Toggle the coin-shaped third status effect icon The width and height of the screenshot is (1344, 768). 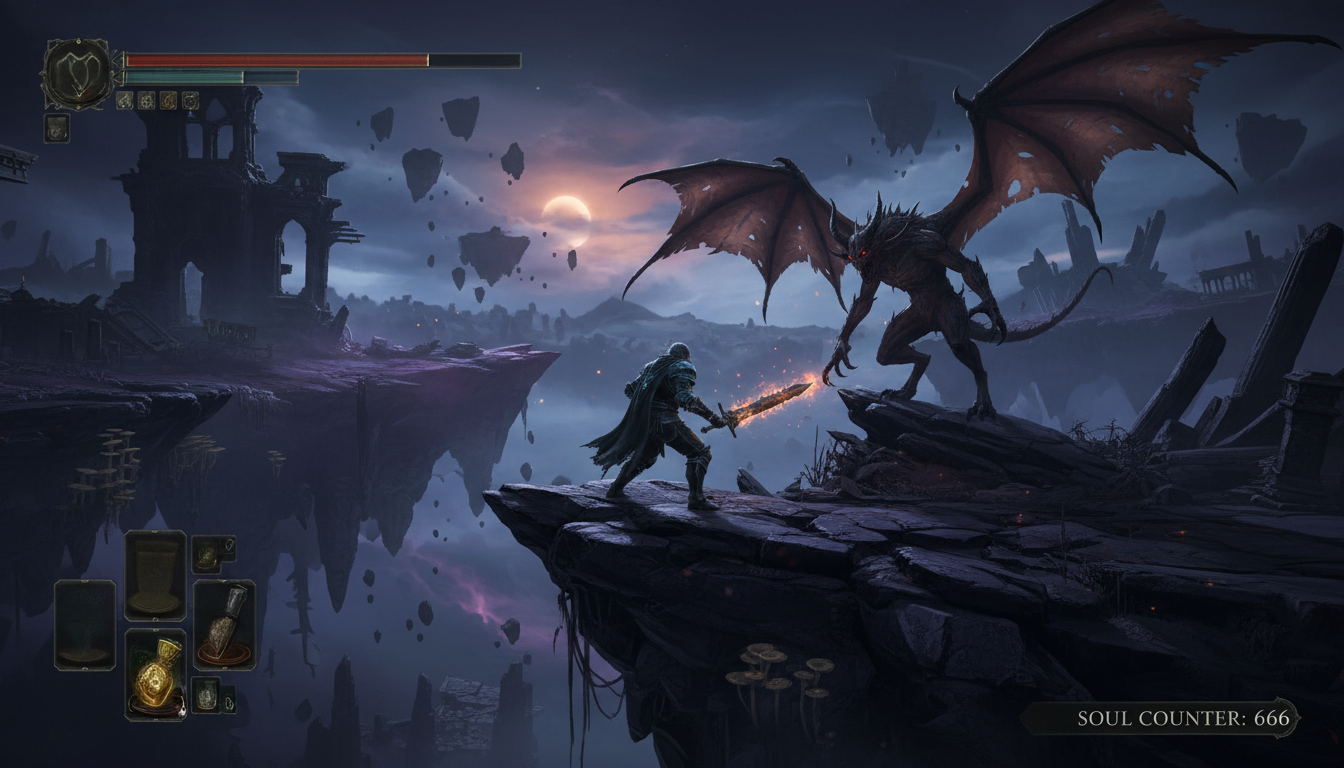pyautogui.click(x=168, y=101)
